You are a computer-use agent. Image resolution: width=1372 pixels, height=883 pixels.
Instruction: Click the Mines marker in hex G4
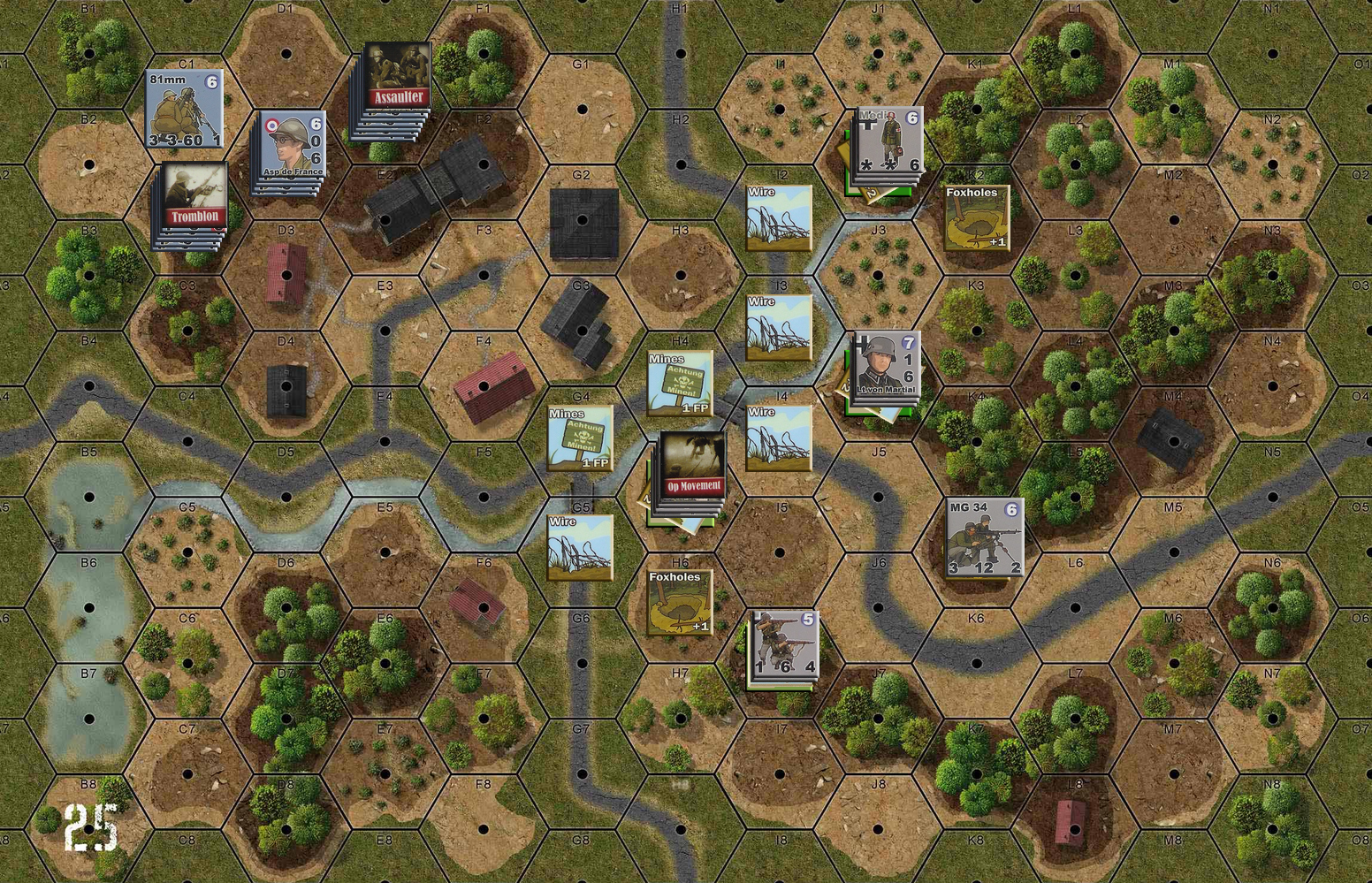pyautogui.click(x=581, y=438)
